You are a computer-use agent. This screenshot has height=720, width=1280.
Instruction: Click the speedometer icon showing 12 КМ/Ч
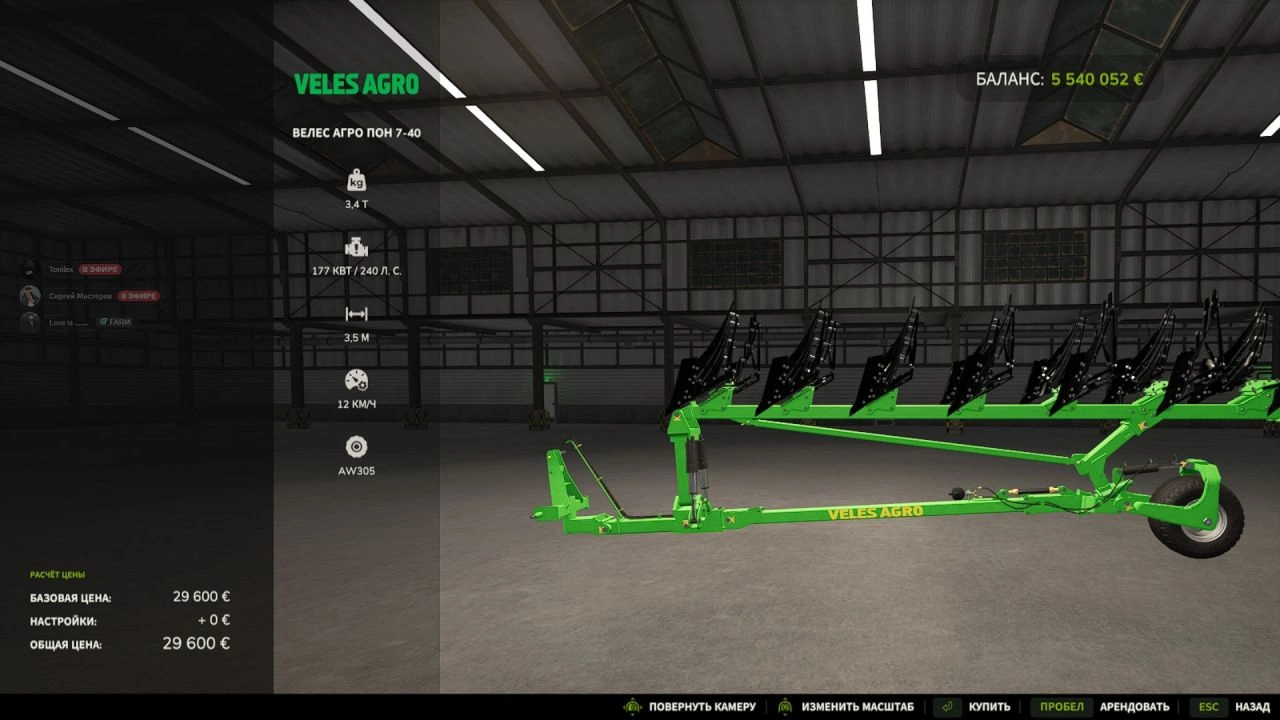[357, 378]
